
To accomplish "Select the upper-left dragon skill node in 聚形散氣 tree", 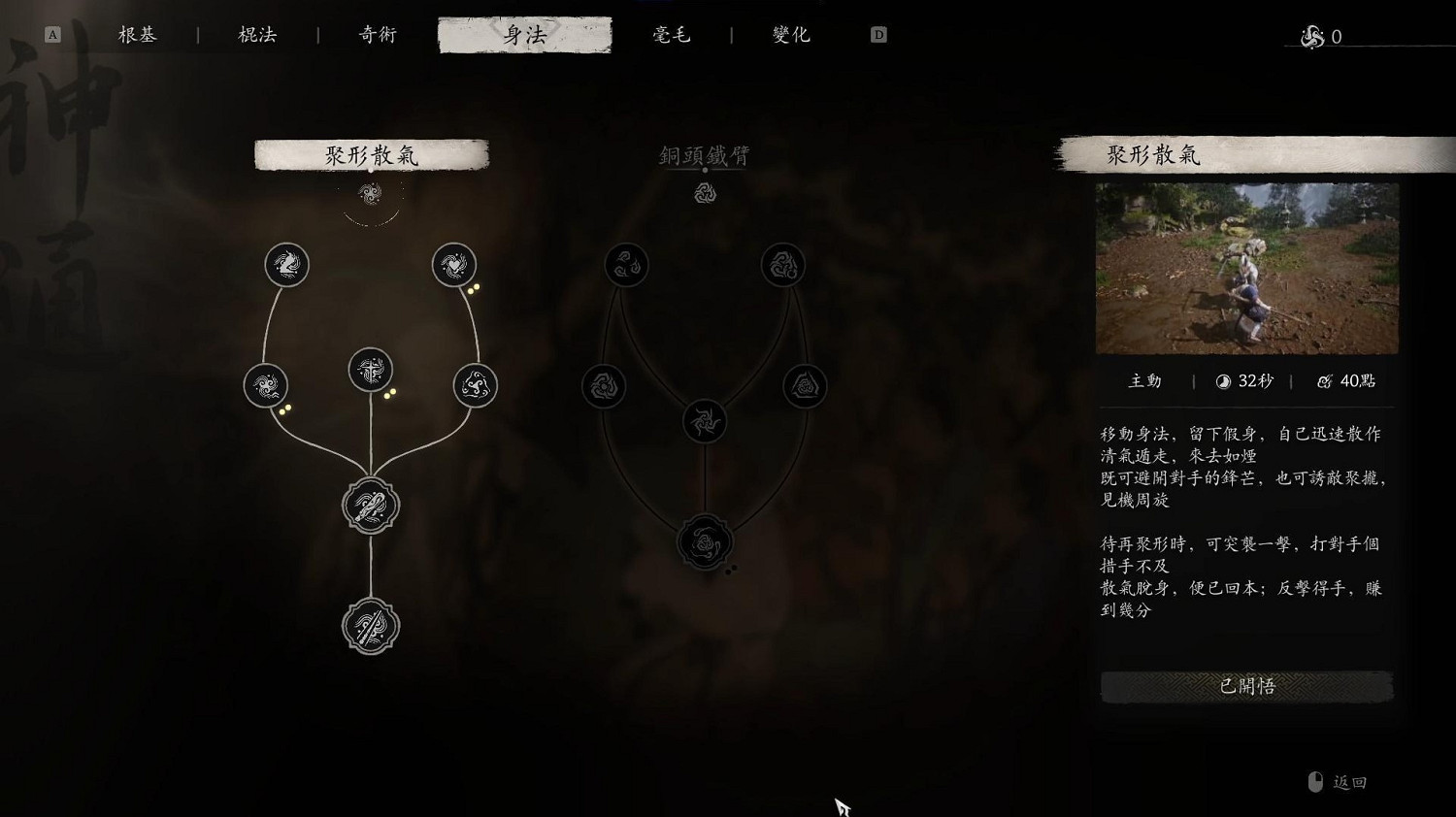I will [x=286, y=264].
